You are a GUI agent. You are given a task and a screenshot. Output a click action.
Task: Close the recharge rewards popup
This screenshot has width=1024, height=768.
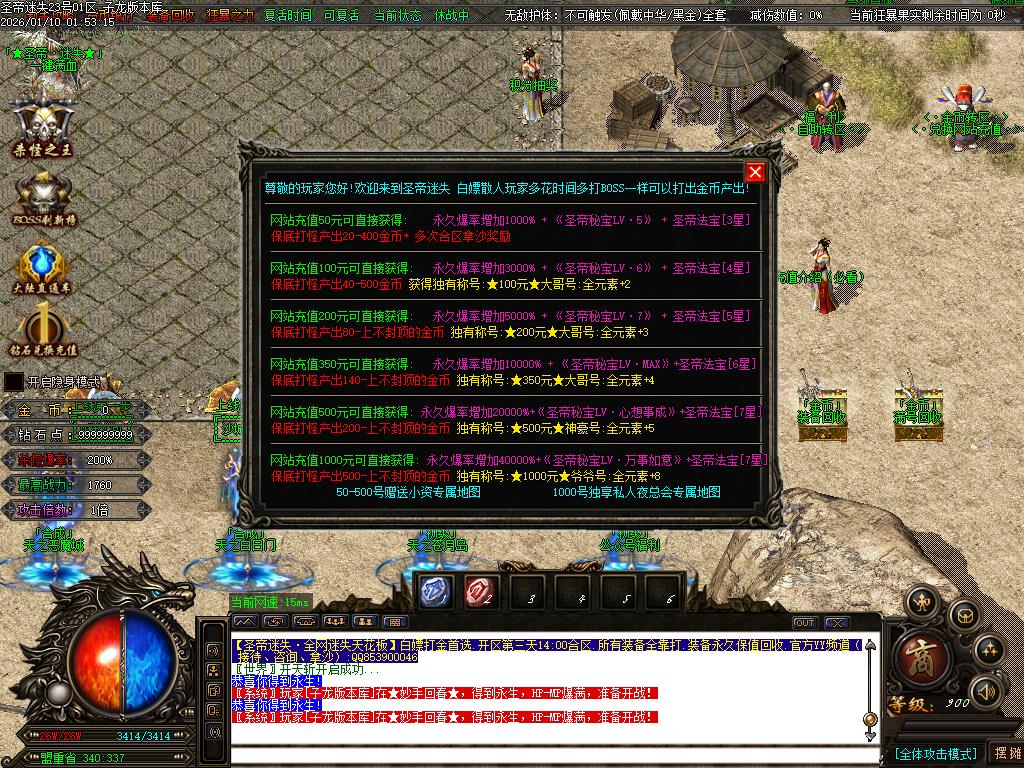(x=755, y=172)
